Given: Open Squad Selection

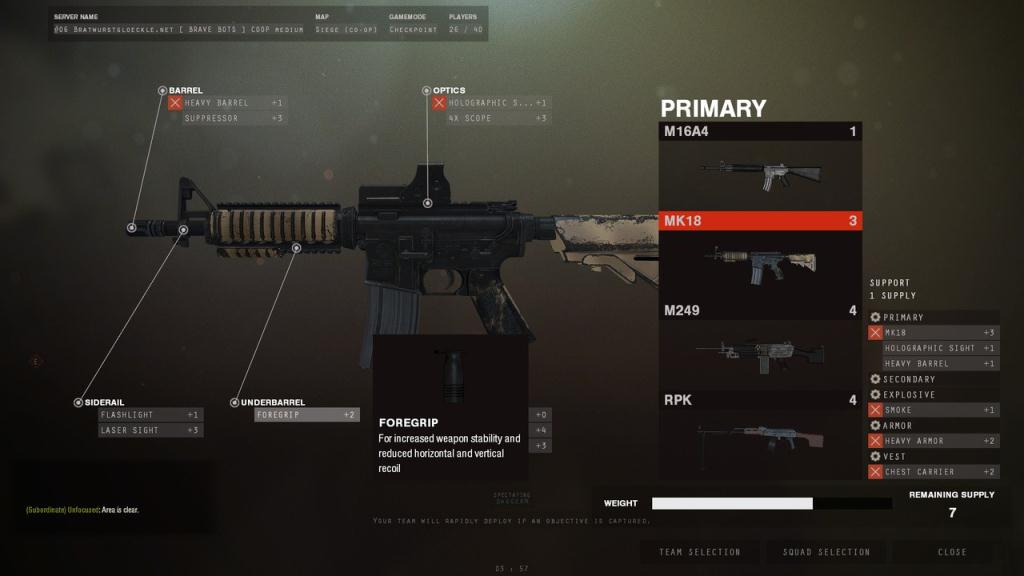Looking at the screenshot, I should click(x=827, y=552).
